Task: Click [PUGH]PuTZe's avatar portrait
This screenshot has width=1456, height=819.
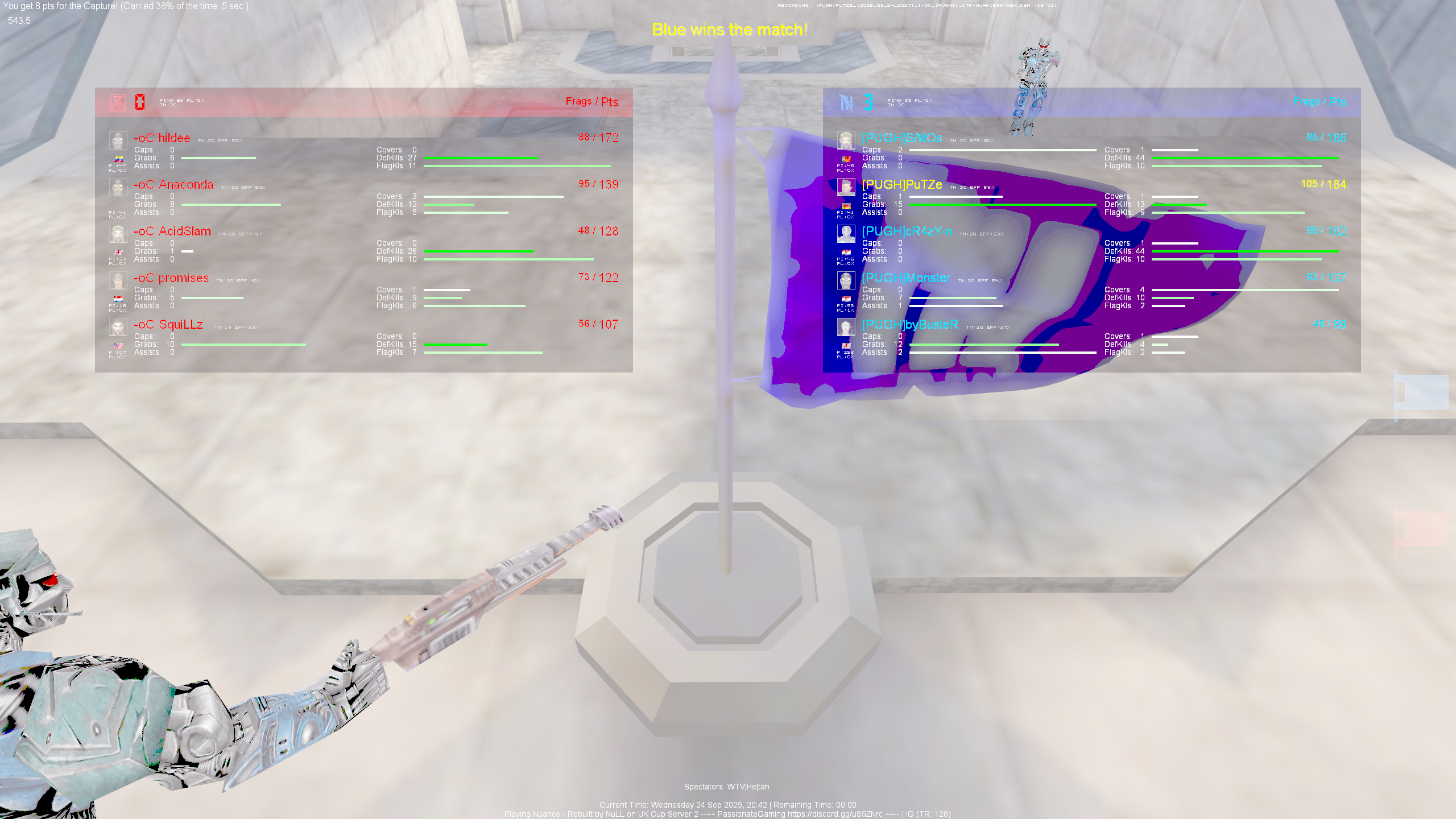Action: (846, 188)
